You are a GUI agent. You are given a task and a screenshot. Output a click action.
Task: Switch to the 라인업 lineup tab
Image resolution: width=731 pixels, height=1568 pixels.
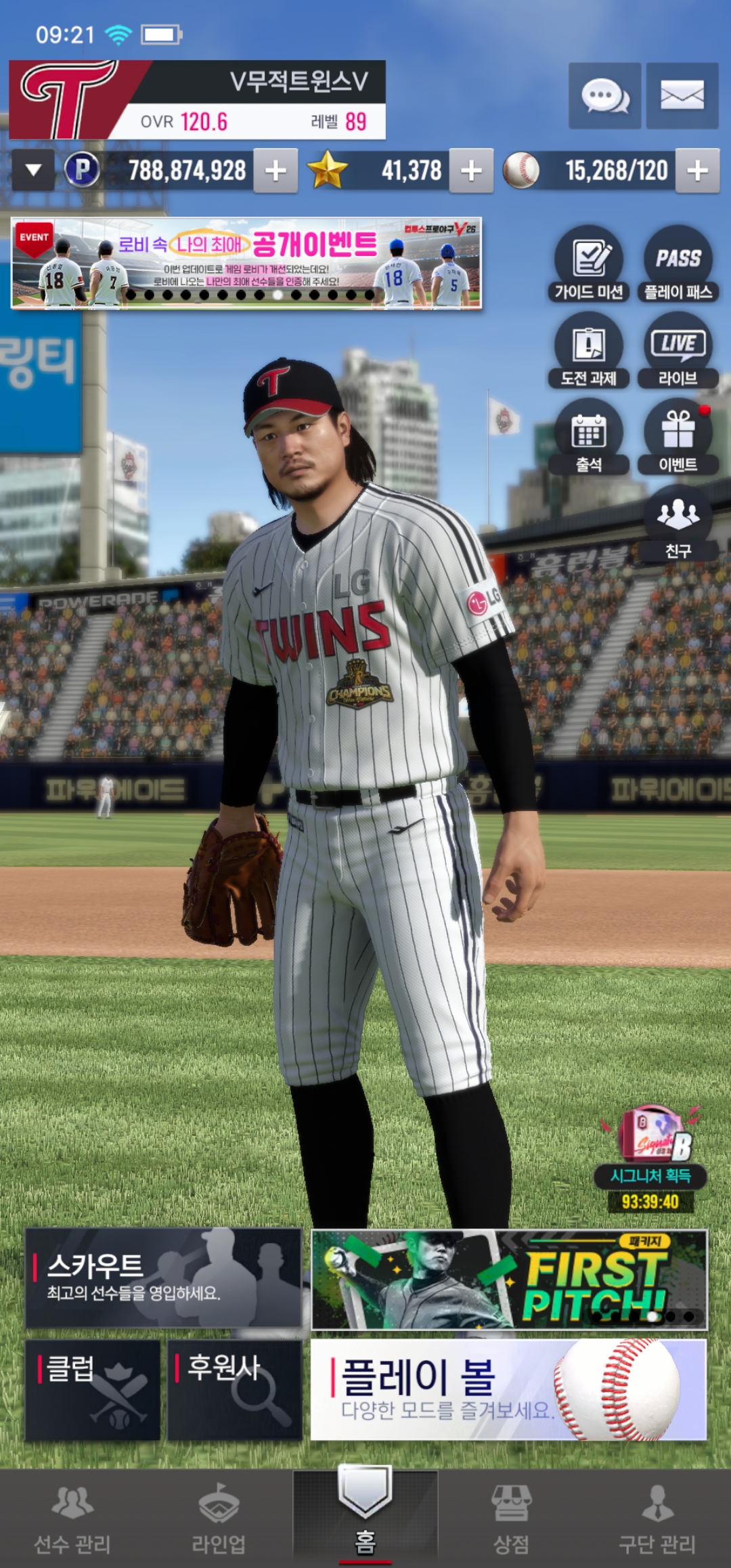[x=219, y=1518]
